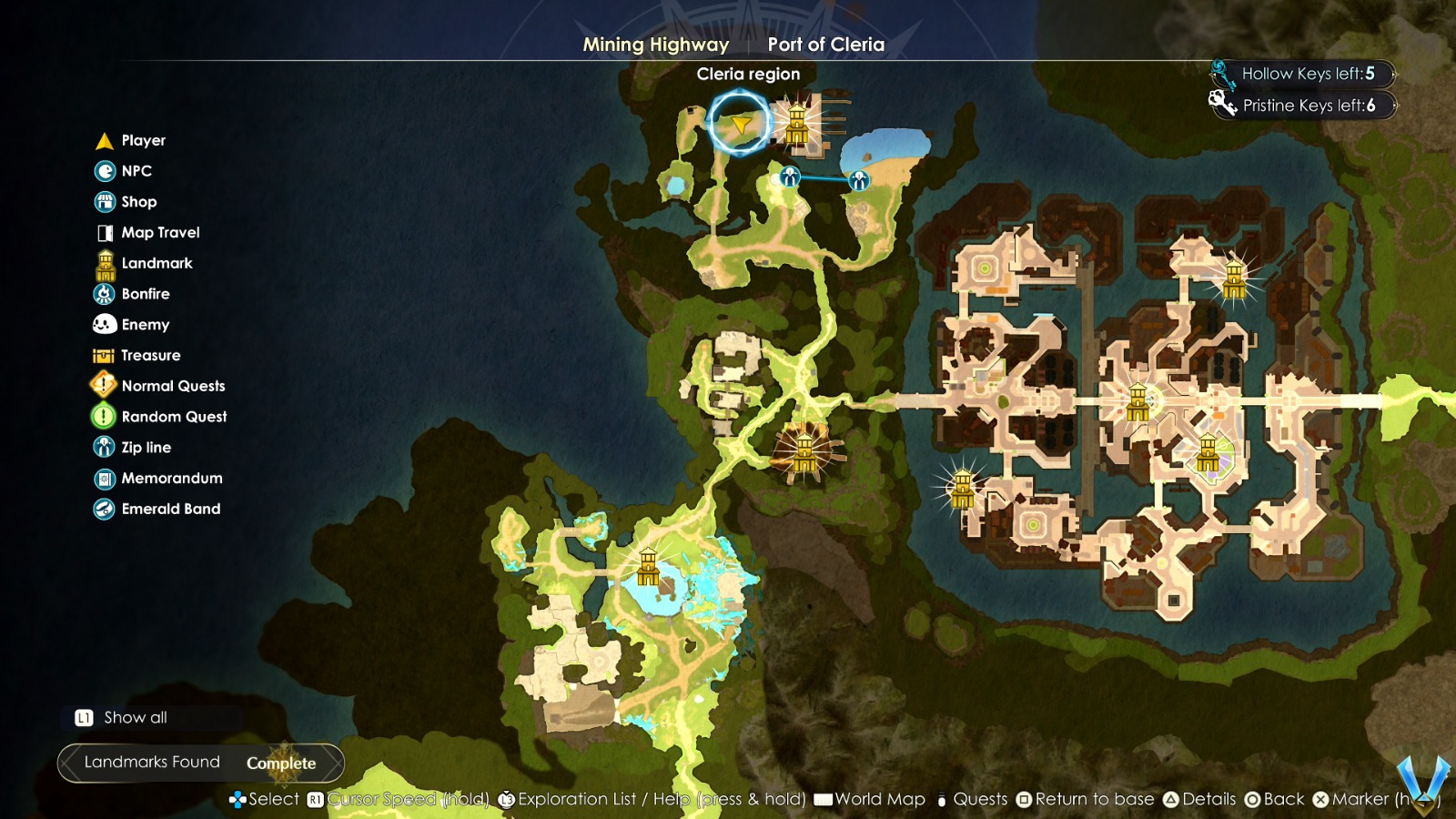Click the Bonfire icon in the legend
The width and height of the screenshot is (1456, 819).
[x=102, y=293]
